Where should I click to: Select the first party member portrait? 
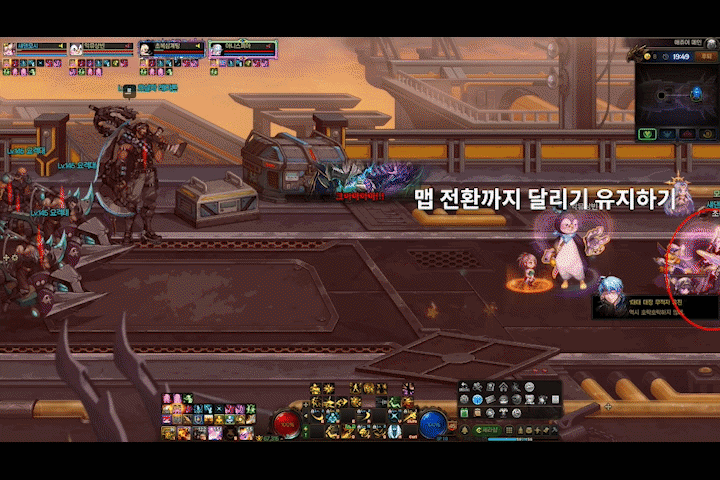coord(9,48)
